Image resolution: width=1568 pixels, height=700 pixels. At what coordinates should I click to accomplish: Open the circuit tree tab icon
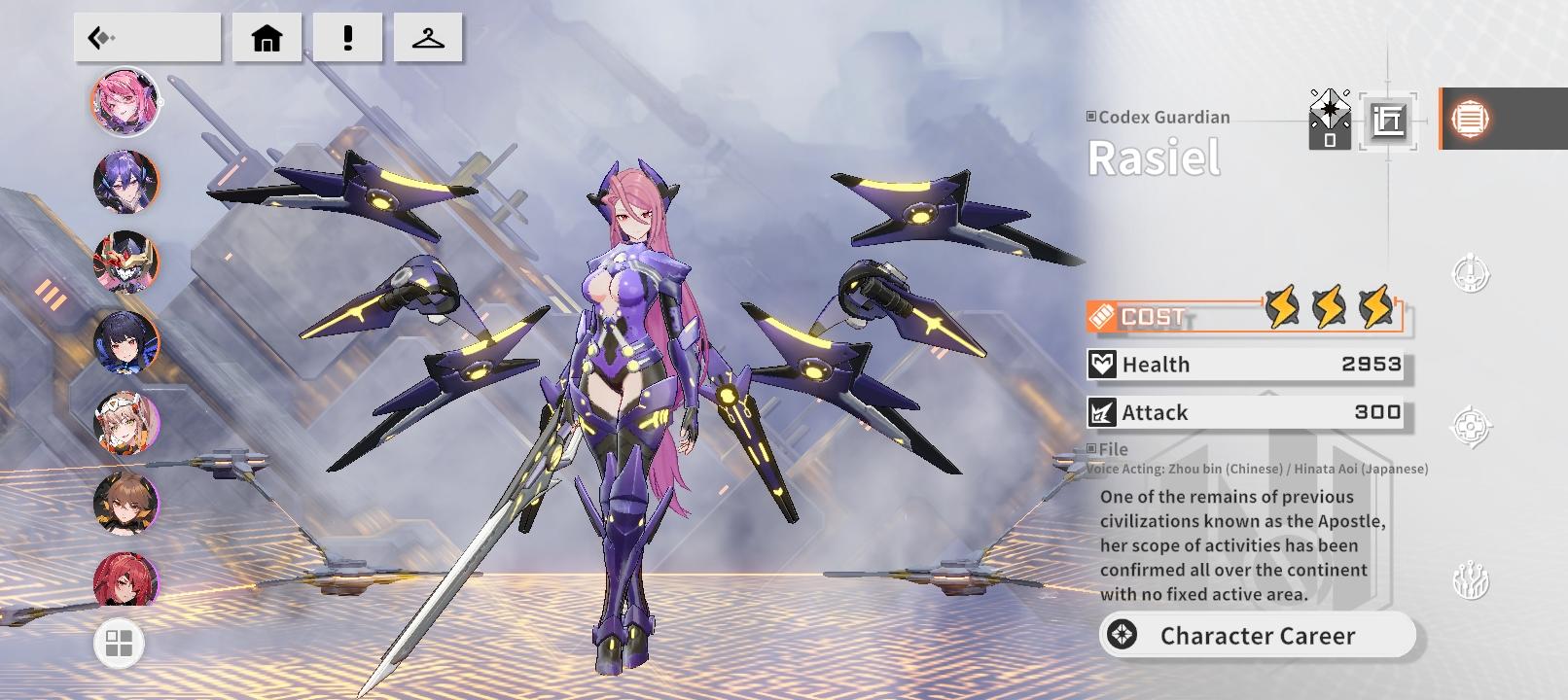pyautogui.click(x=1470, y=581)
